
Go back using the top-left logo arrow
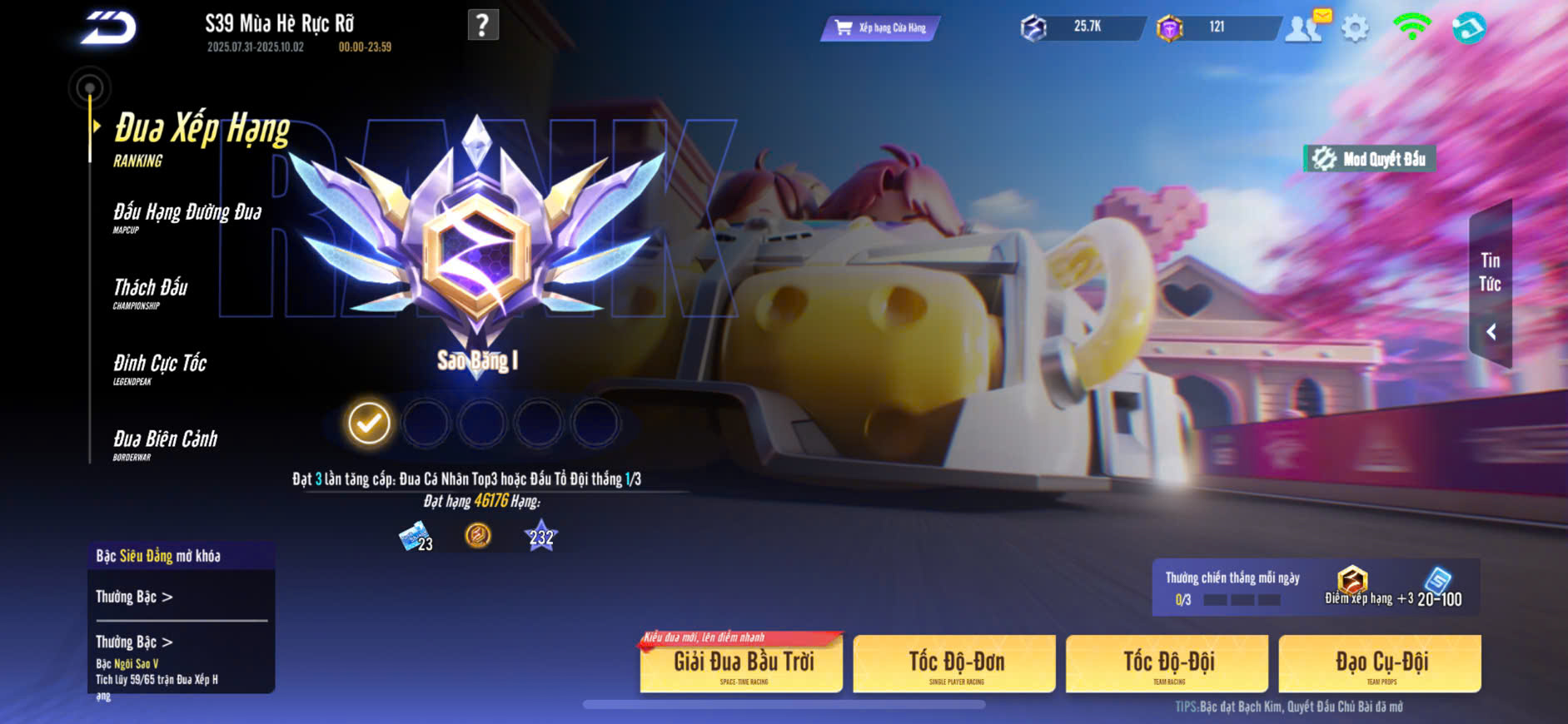coord(108,28)
